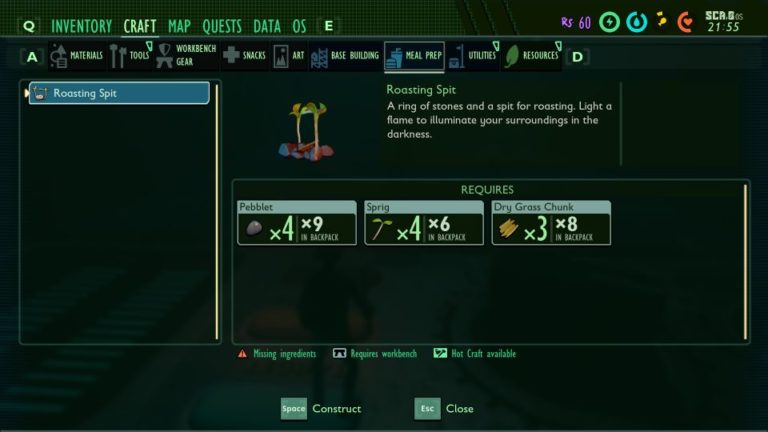Select the Materials crafting category
The height and width of the screenshot is (432, 768).
(x=77, y=56)
